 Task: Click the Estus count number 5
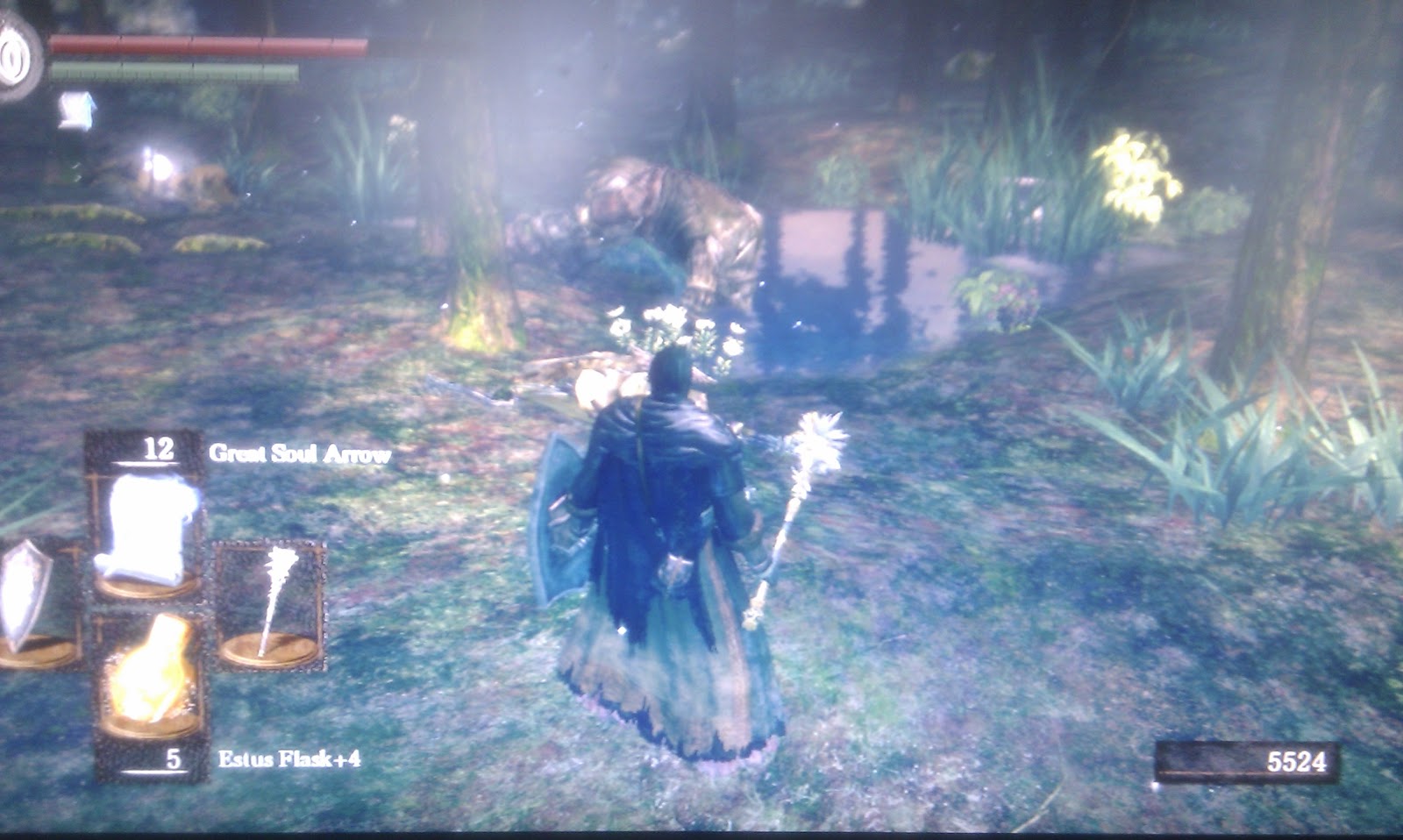tap(175, 758)
